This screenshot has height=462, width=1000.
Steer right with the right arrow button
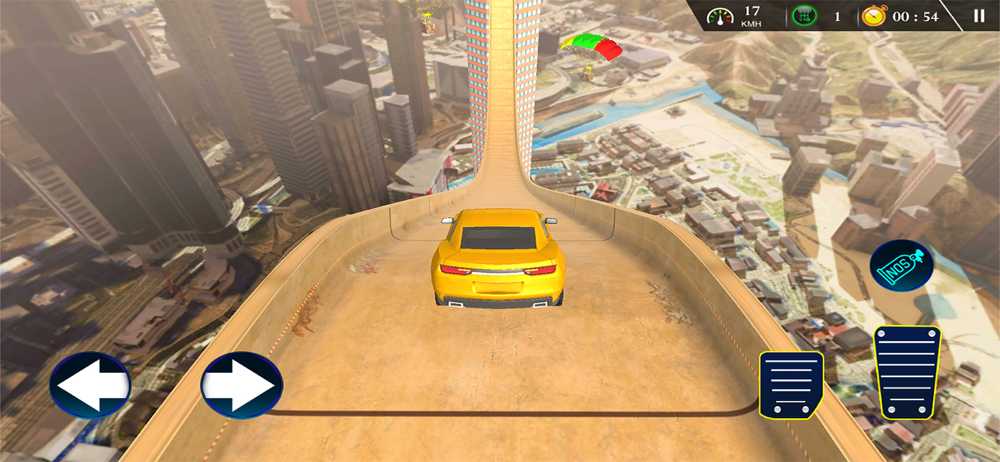pos(241,386)
